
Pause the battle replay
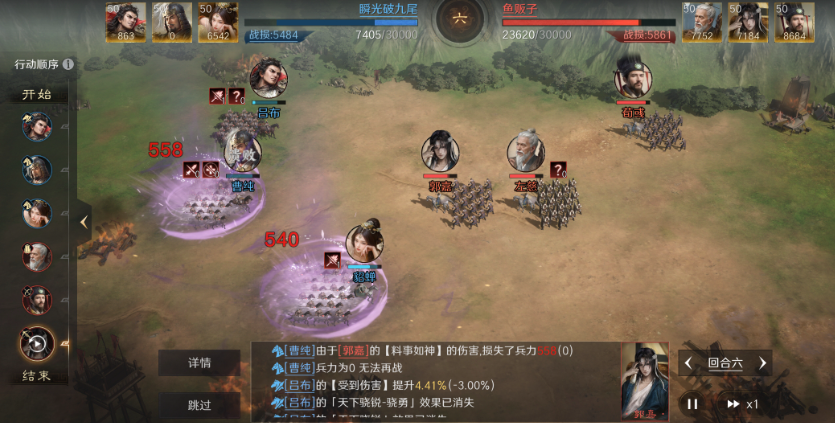click(691, 404)
